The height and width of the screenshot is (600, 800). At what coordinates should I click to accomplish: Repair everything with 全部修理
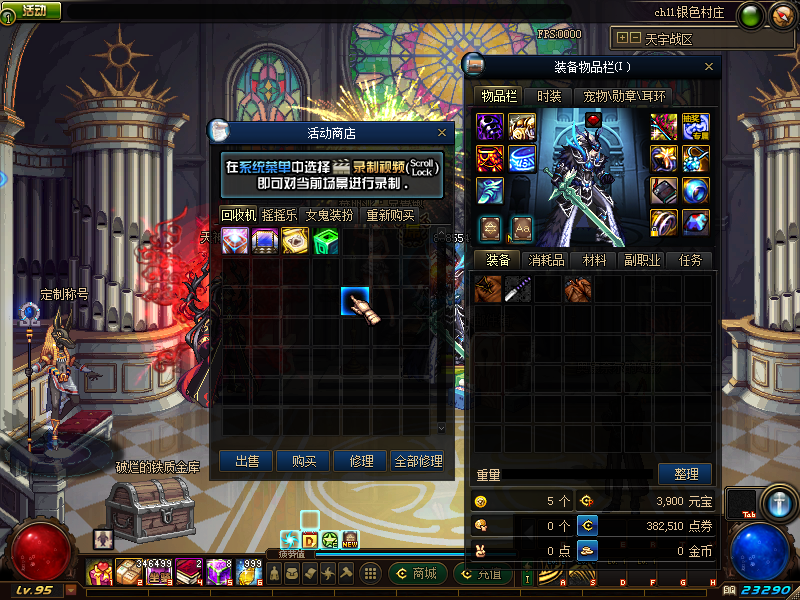418,461
